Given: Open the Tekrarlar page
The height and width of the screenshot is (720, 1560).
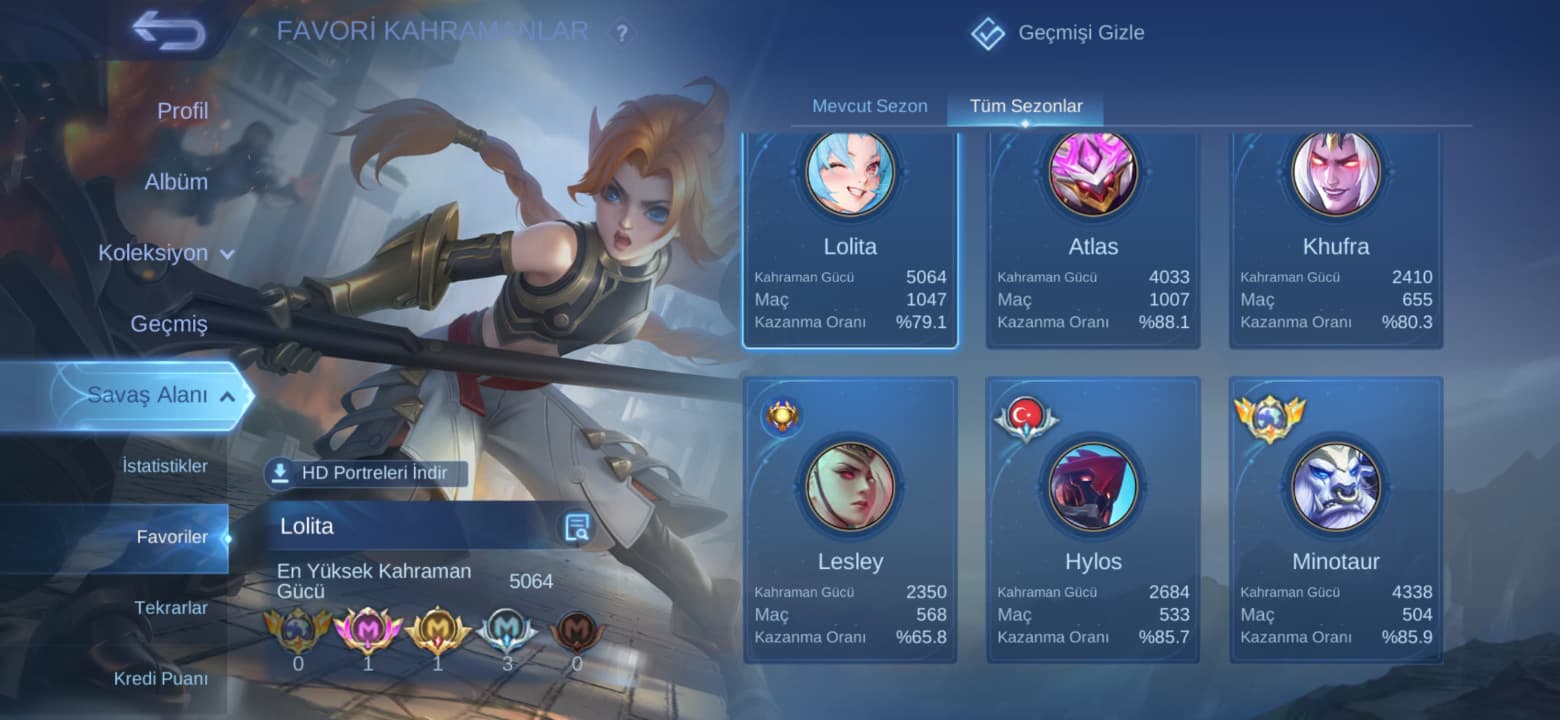Looking at the screenshot, I should 171,608.
